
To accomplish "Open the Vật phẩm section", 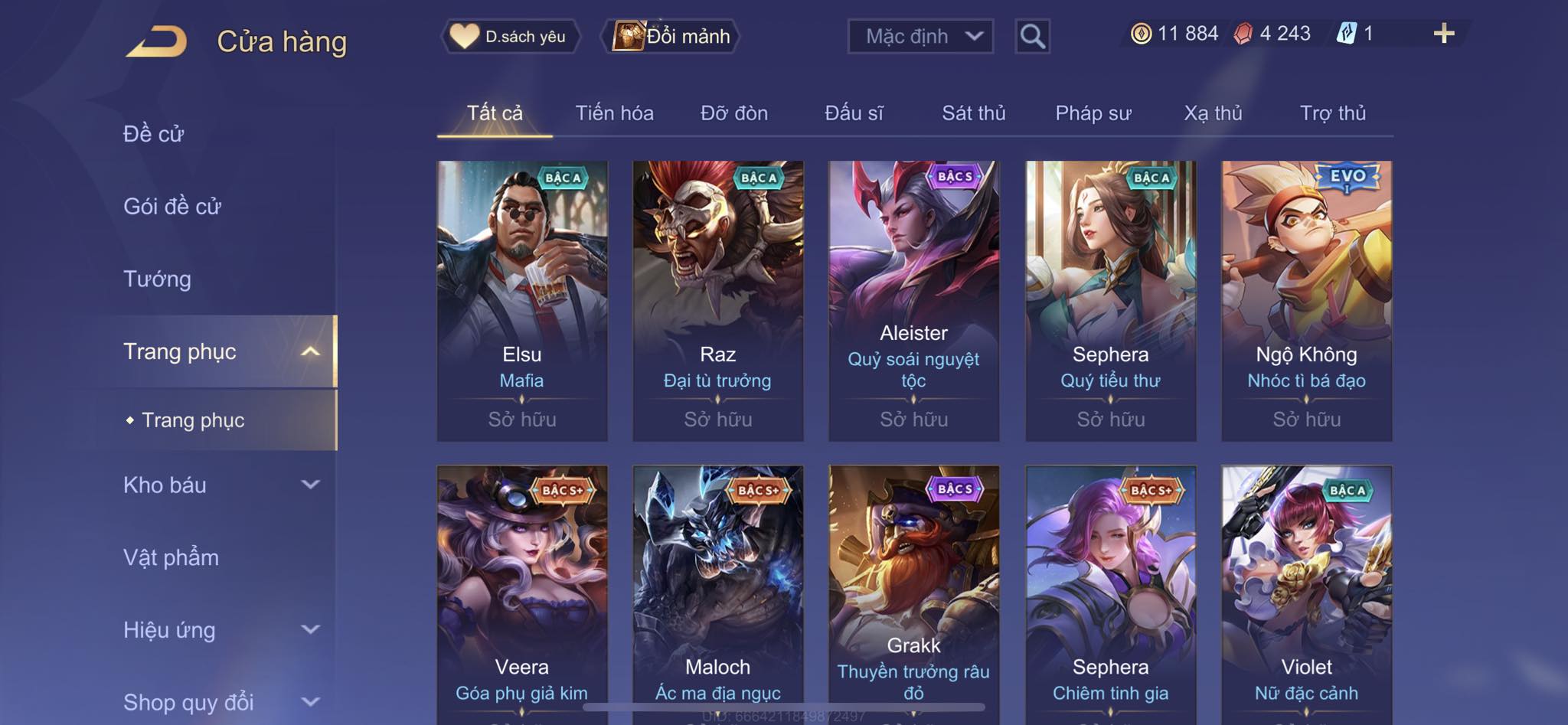I will [171, 557].
